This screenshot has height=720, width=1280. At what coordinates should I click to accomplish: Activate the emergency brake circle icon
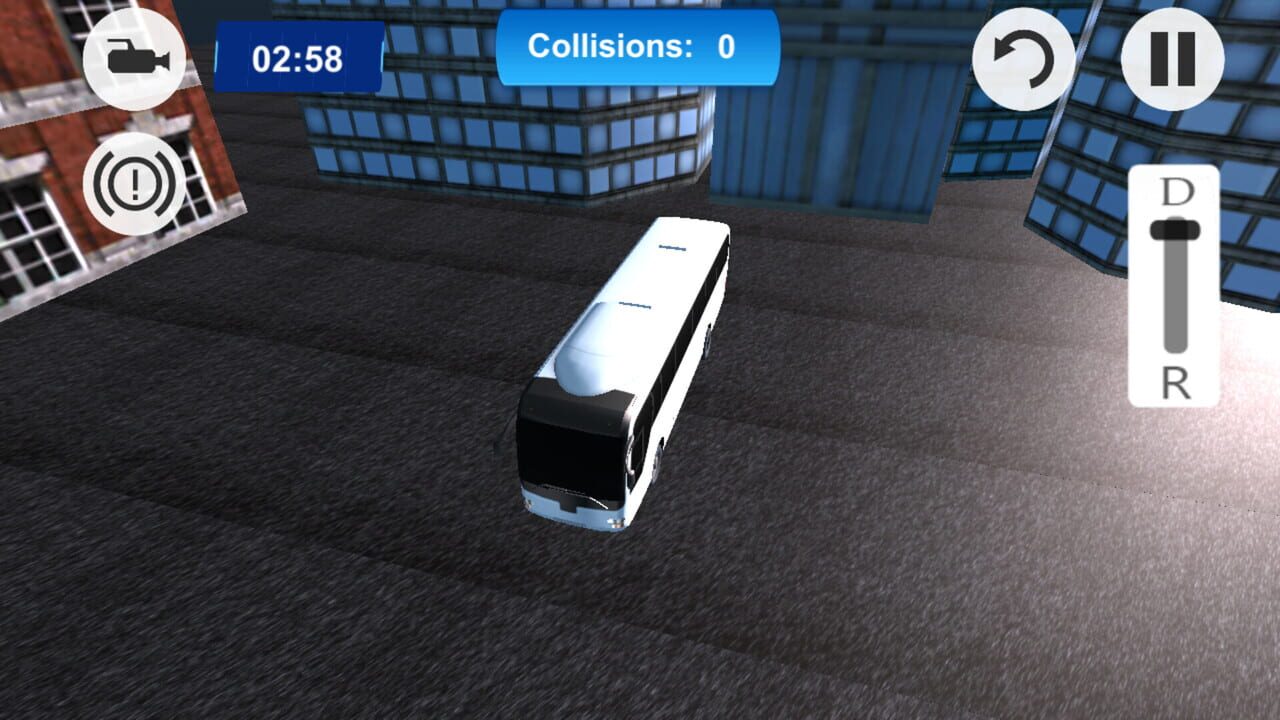(136, 186)
